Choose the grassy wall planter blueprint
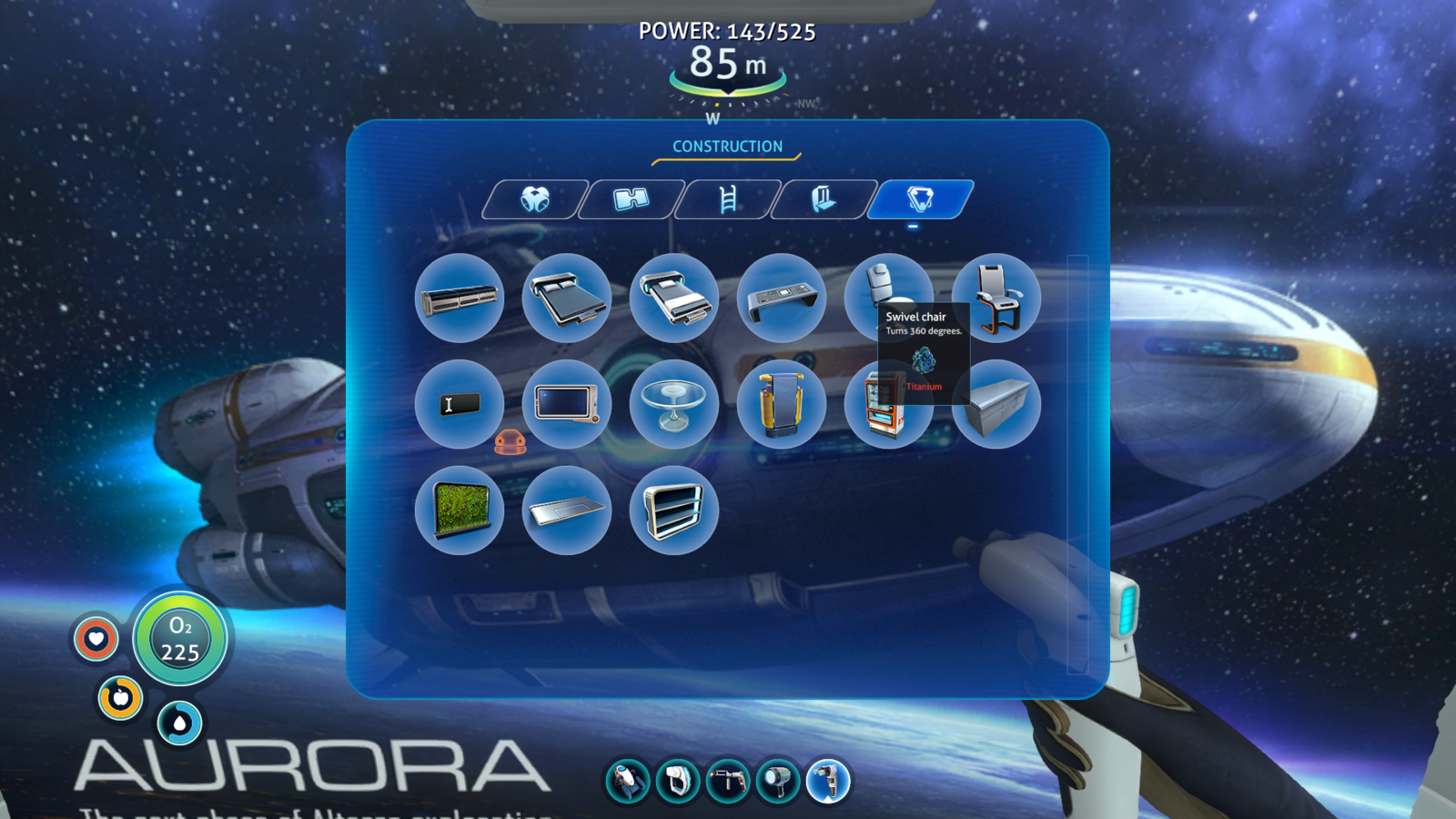 coord(459,510)
